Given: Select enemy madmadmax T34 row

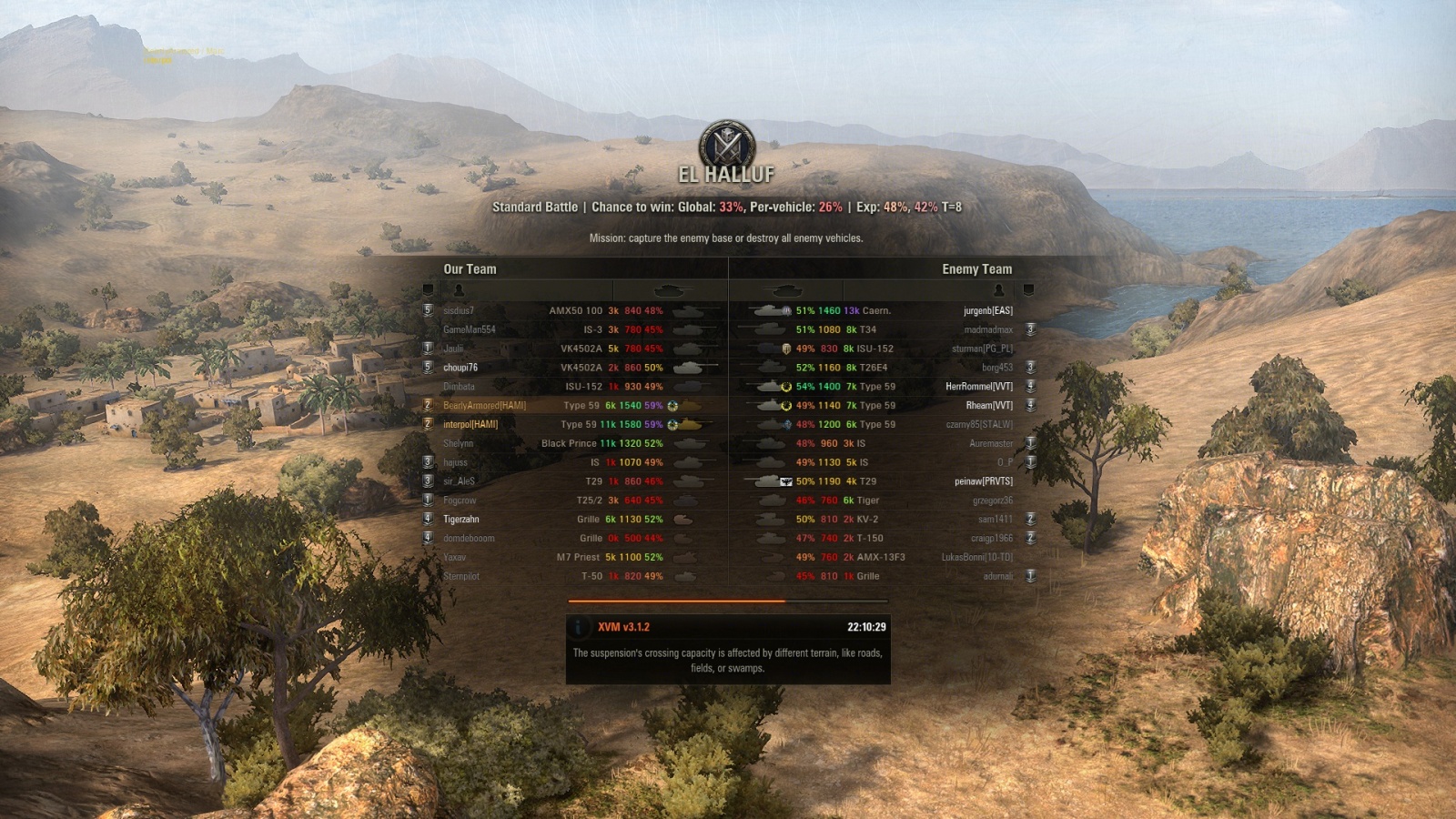Looking at the screenshot, I should [987, 330].
